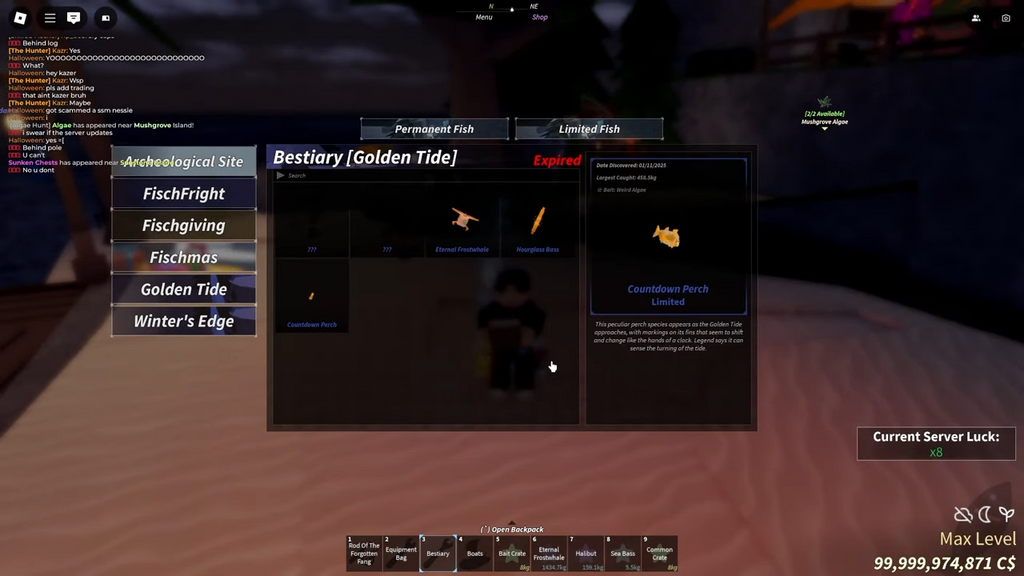Screen dimensions: 1024x576
Task: Show the Winter's Edge bestiary
Action: point(184,322)
